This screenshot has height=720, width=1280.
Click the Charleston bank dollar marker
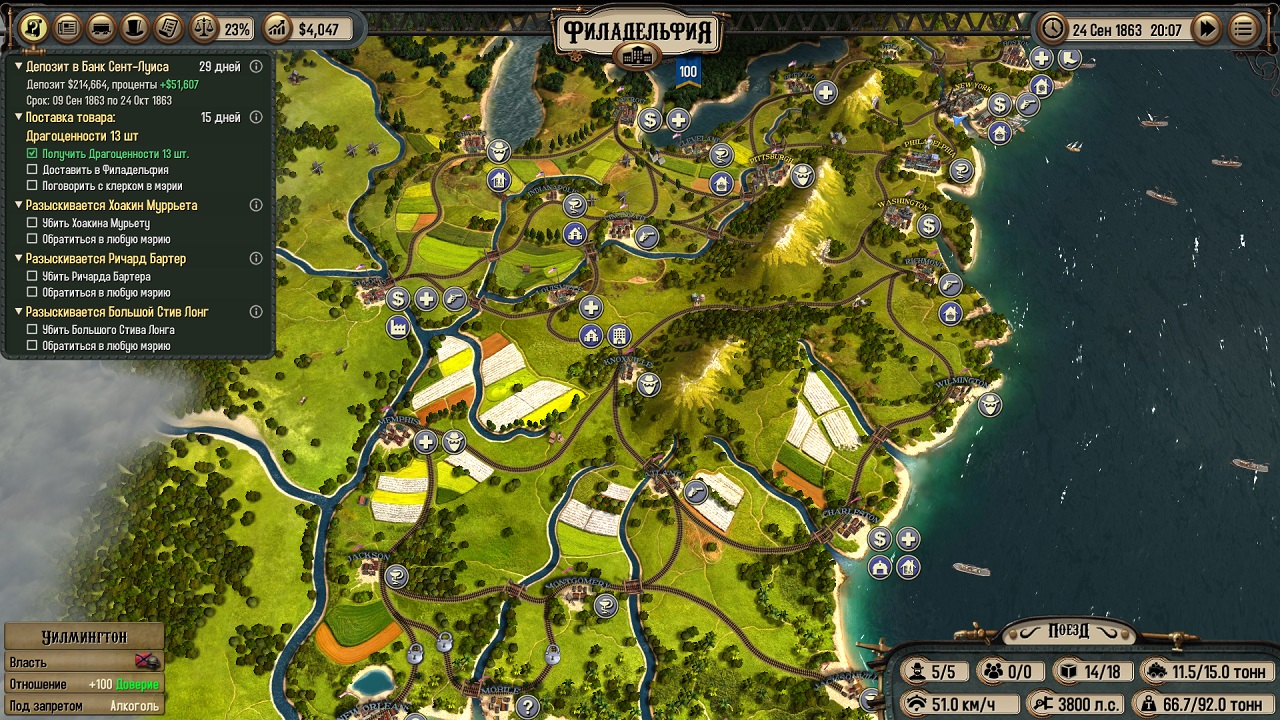coord(880,540)
